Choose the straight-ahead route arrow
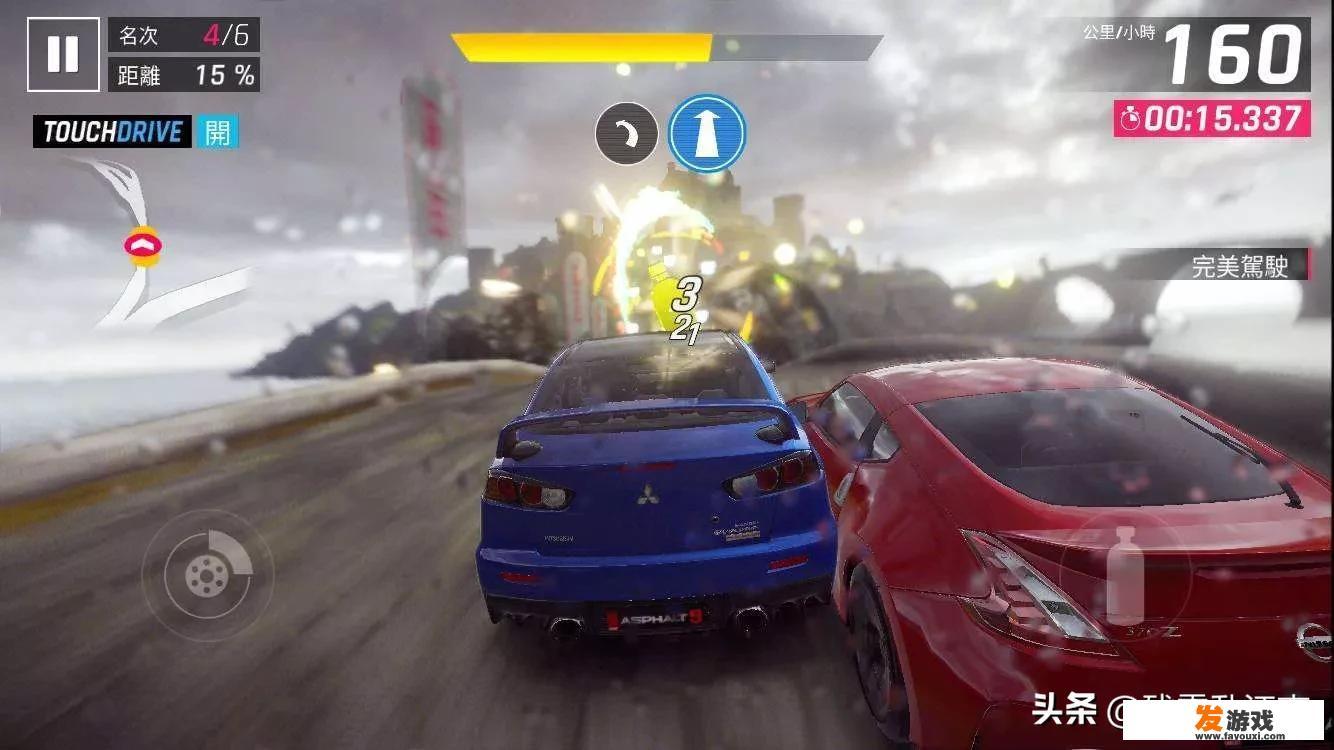 707,133
